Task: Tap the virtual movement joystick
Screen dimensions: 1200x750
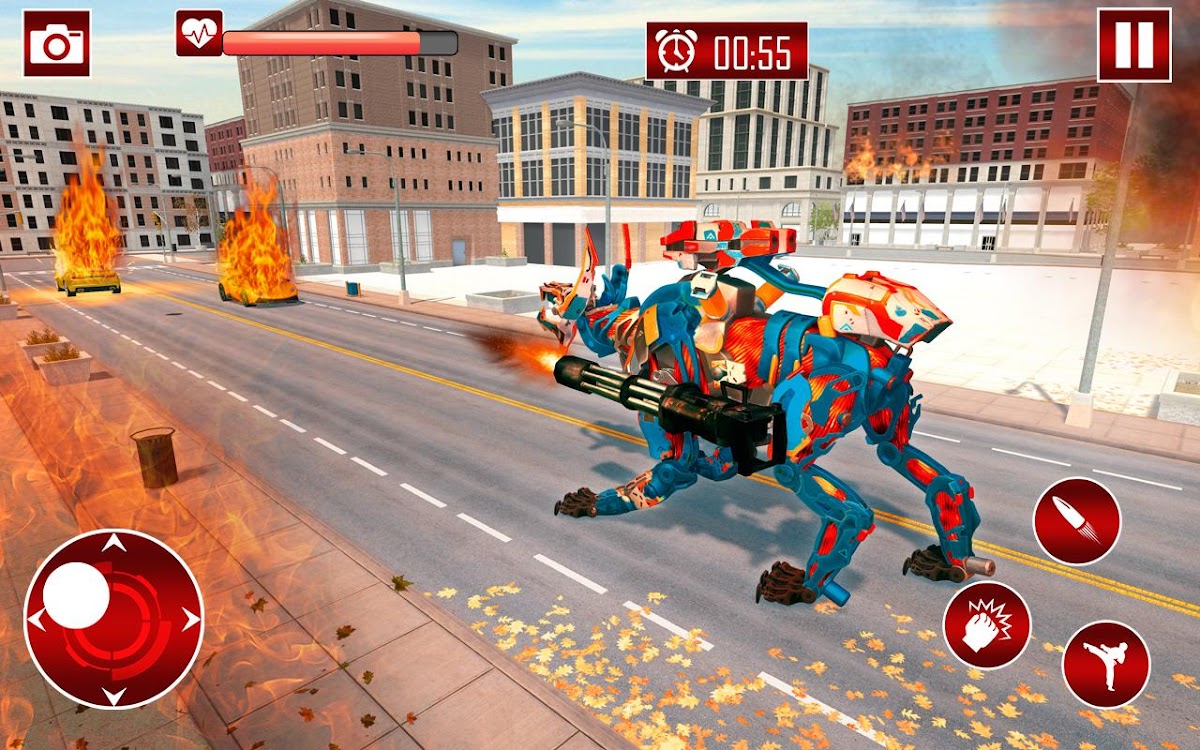Action: tap(113, 619)
